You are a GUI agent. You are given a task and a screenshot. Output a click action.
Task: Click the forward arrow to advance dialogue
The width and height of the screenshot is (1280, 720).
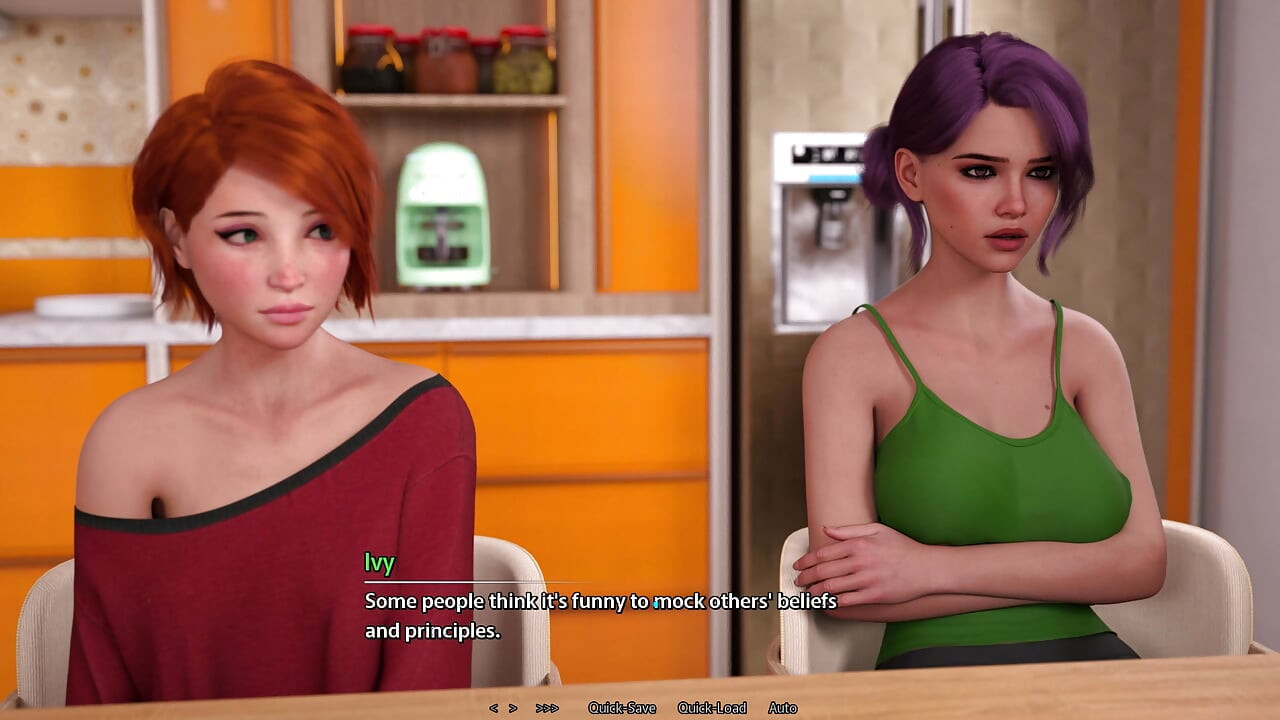512,707
